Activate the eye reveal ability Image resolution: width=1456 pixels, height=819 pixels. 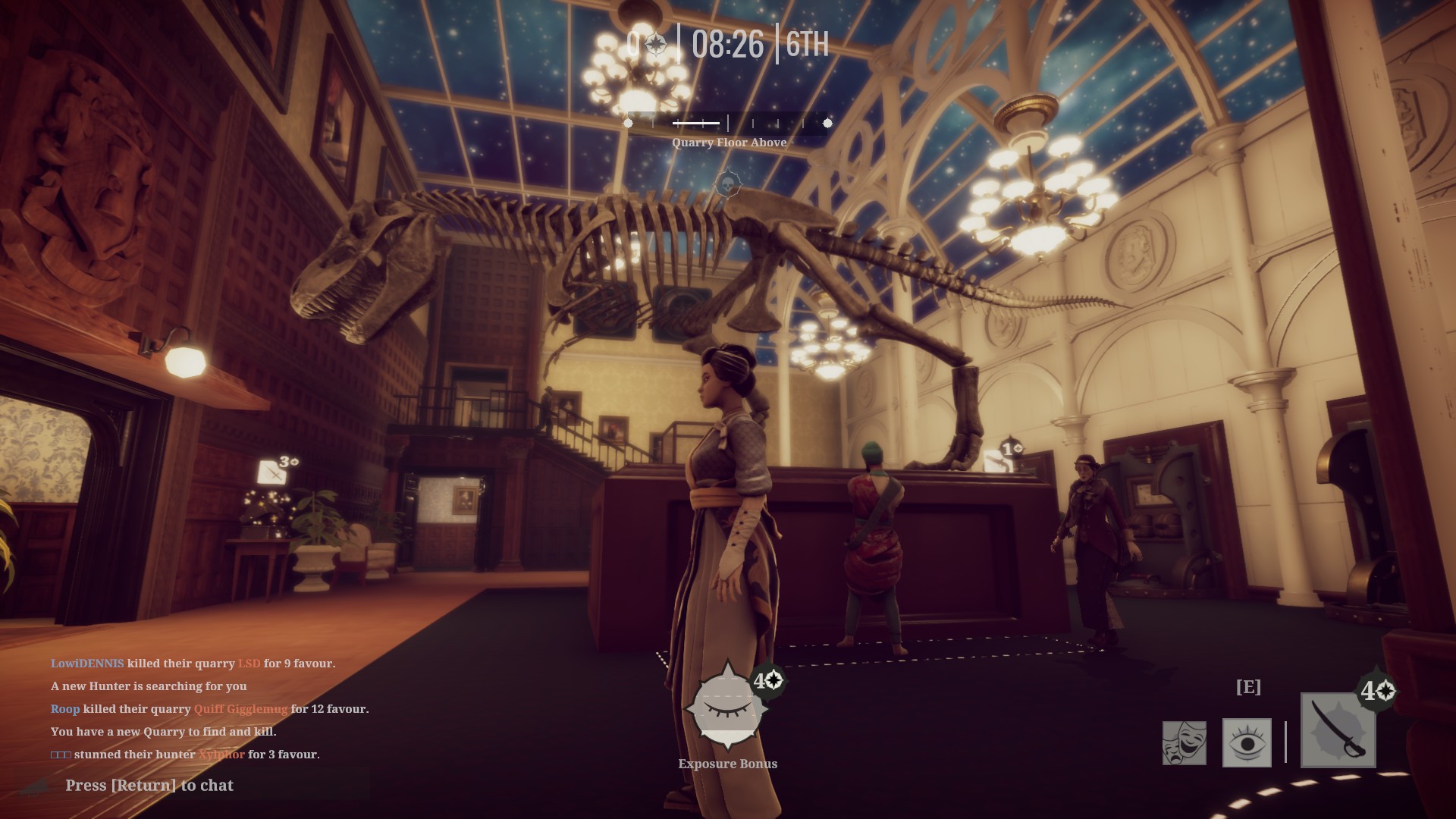[x=1247, y=742]
